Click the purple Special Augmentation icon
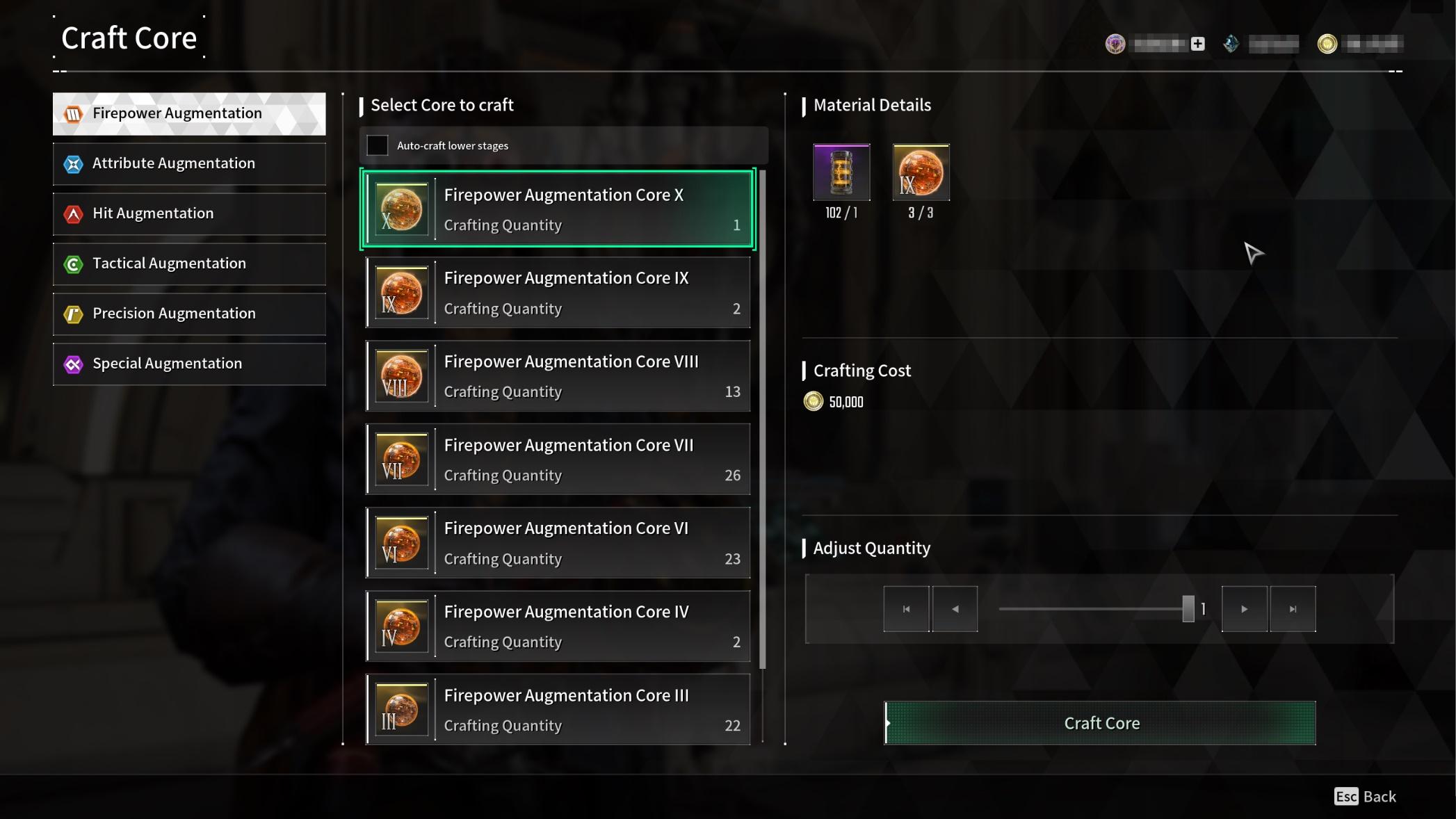 click(x=73, y=364)
